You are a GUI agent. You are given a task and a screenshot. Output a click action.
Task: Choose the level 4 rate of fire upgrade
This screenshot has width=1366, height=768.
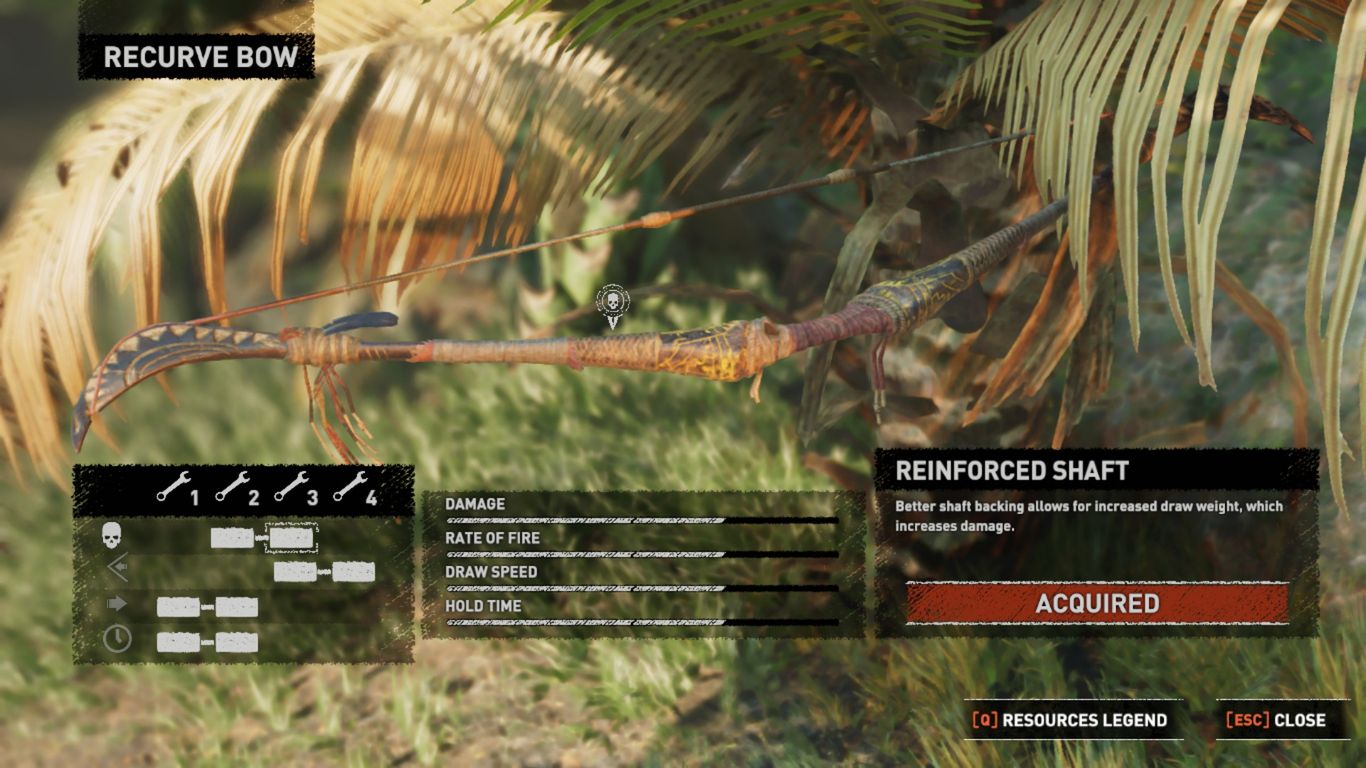[354, 572]
